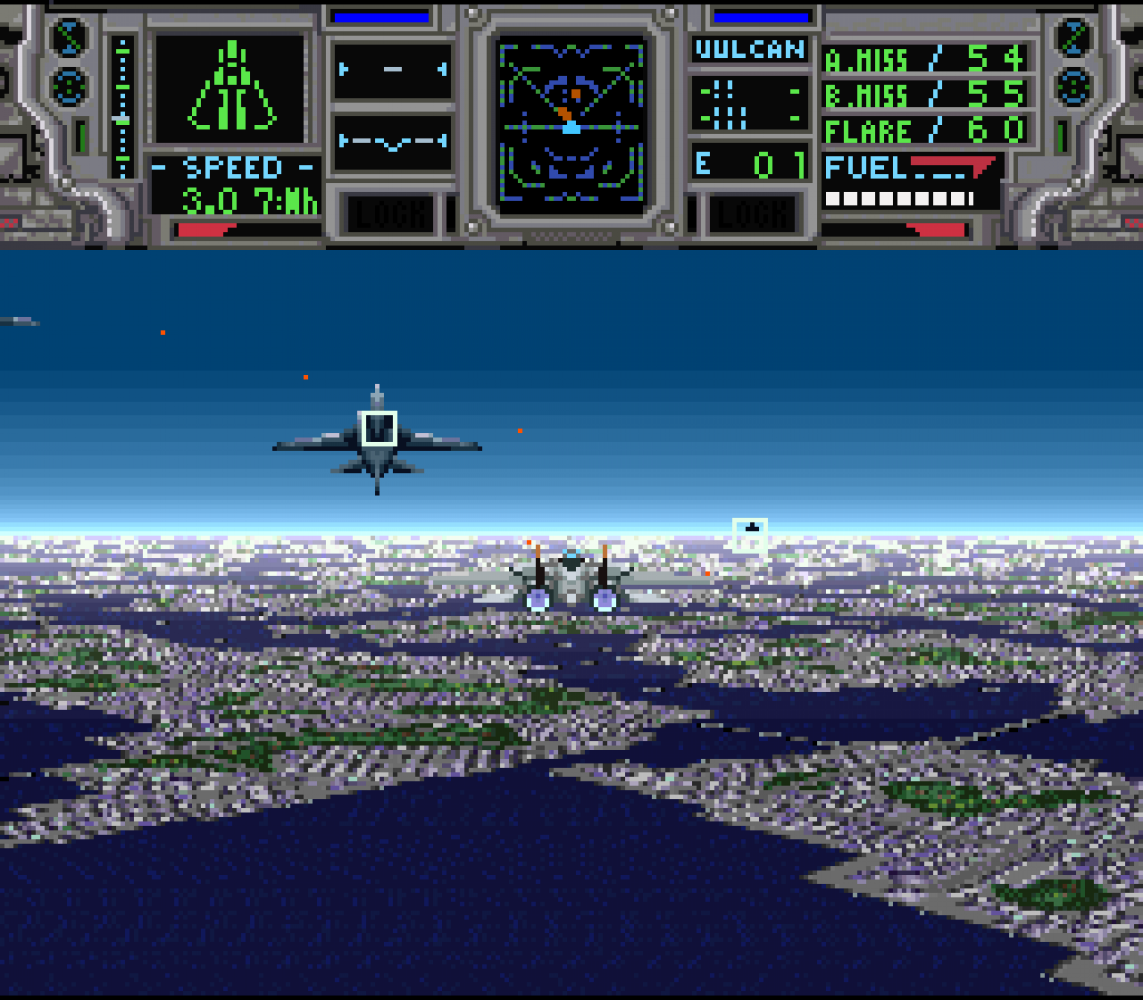1143x1000 pixels.
Task: Click the vertical throttle gauge
Action: [x=123, y=106]
